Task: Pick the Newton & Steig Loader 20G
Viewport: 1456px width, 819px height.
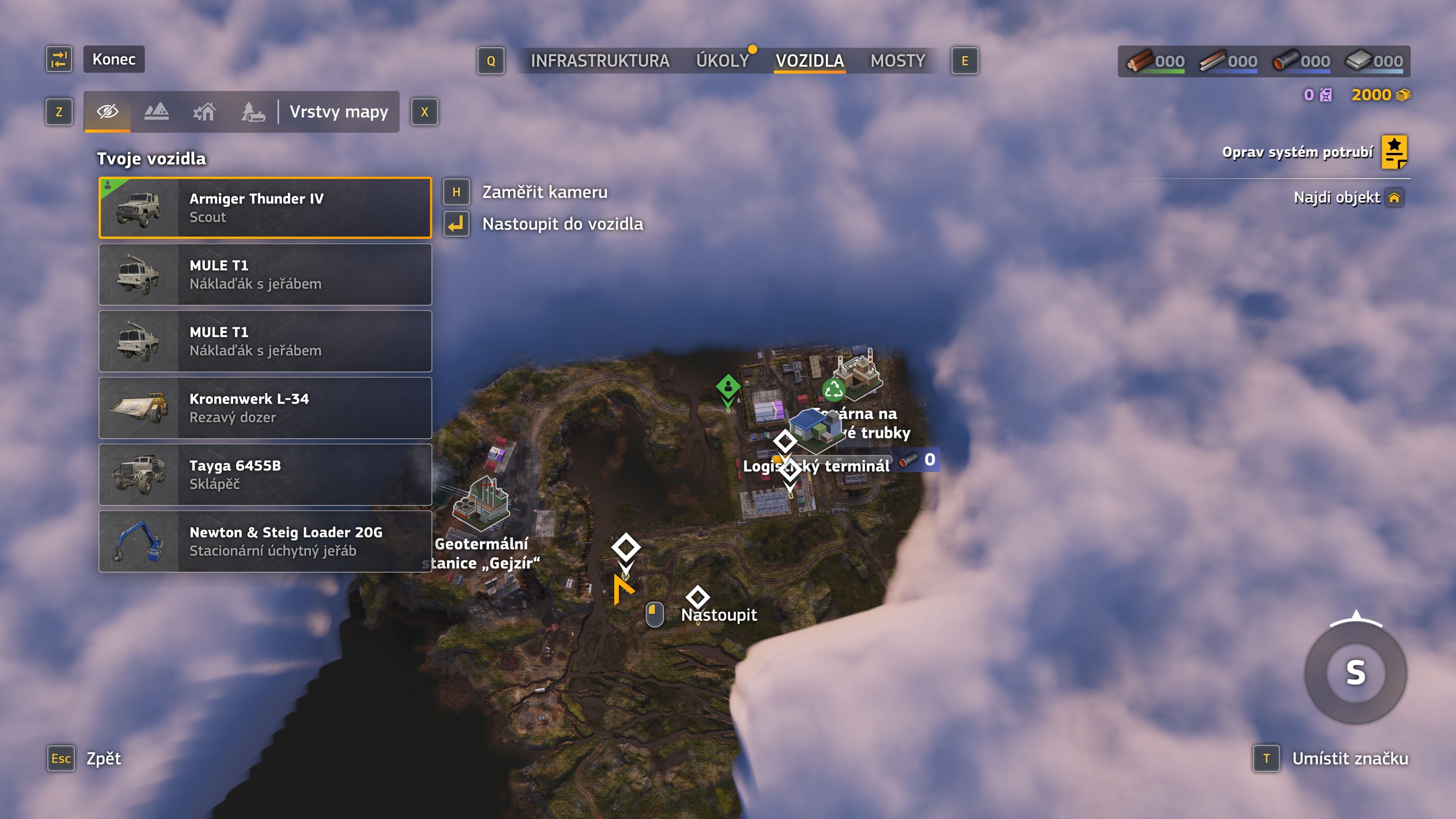Action: (265, 541)
